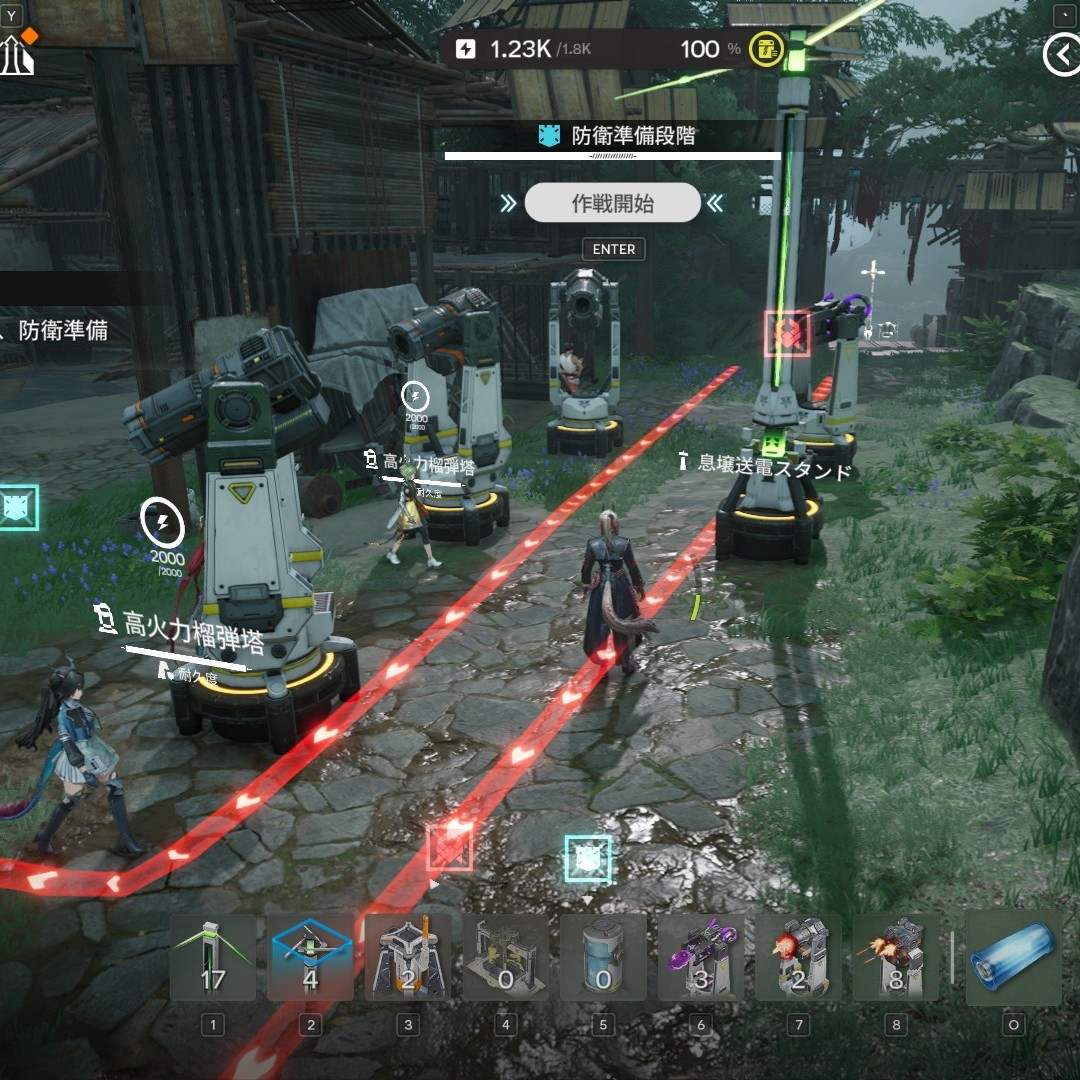Select the grenade tower slot with 2
The width and height of the screenshot is (1080, 1080).
(798, 958)
